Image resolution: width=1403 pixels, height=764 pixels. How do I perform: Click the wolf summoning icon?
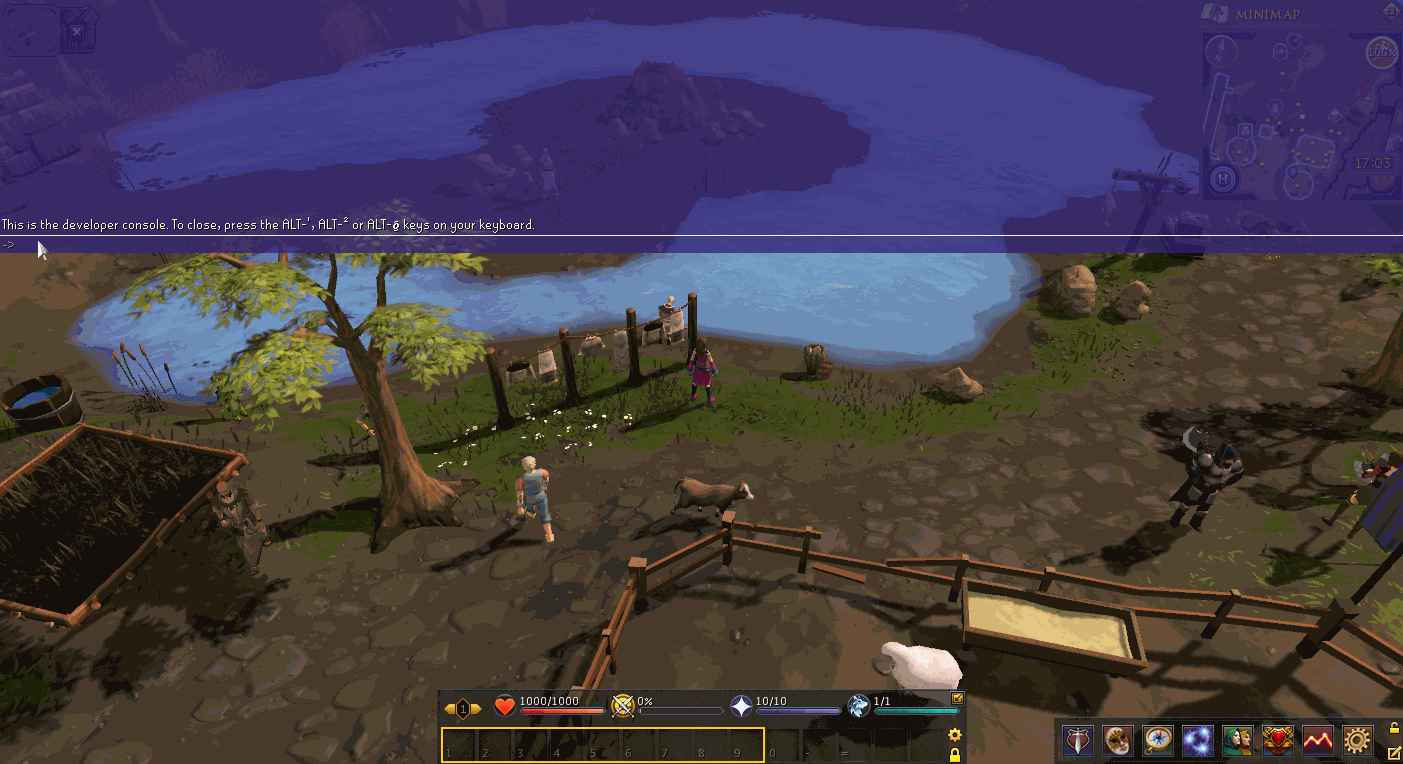pos(859,707)
